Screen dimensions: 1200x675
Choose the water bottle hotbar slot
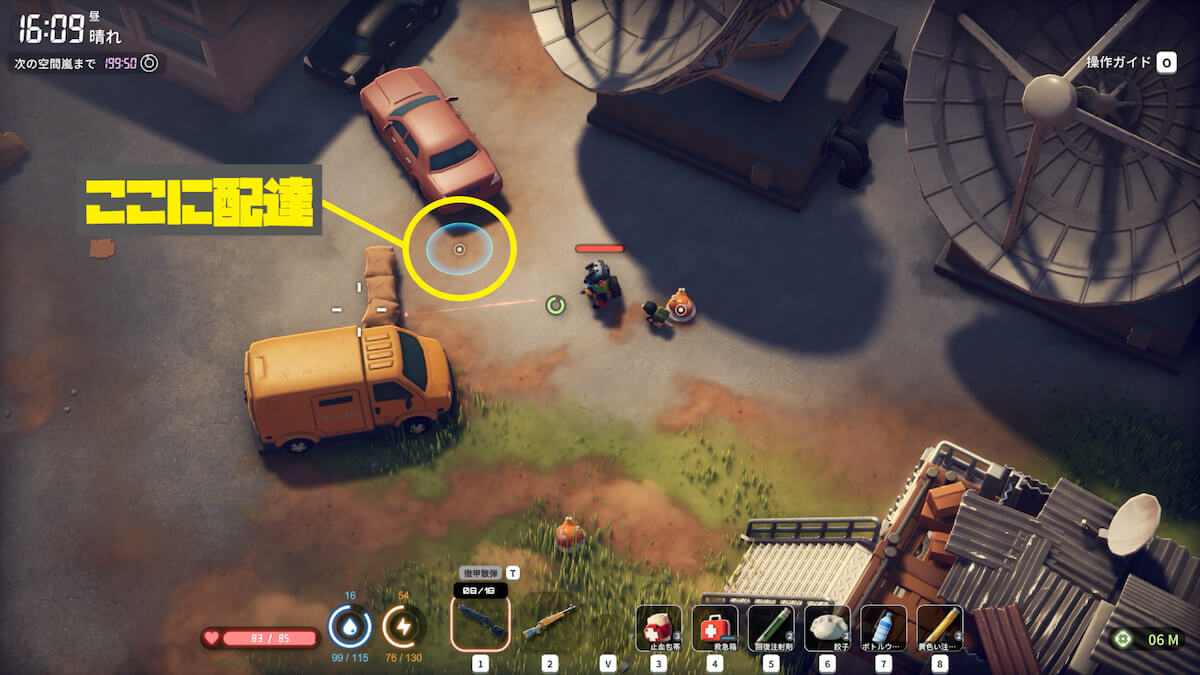(x=883, y=628)
